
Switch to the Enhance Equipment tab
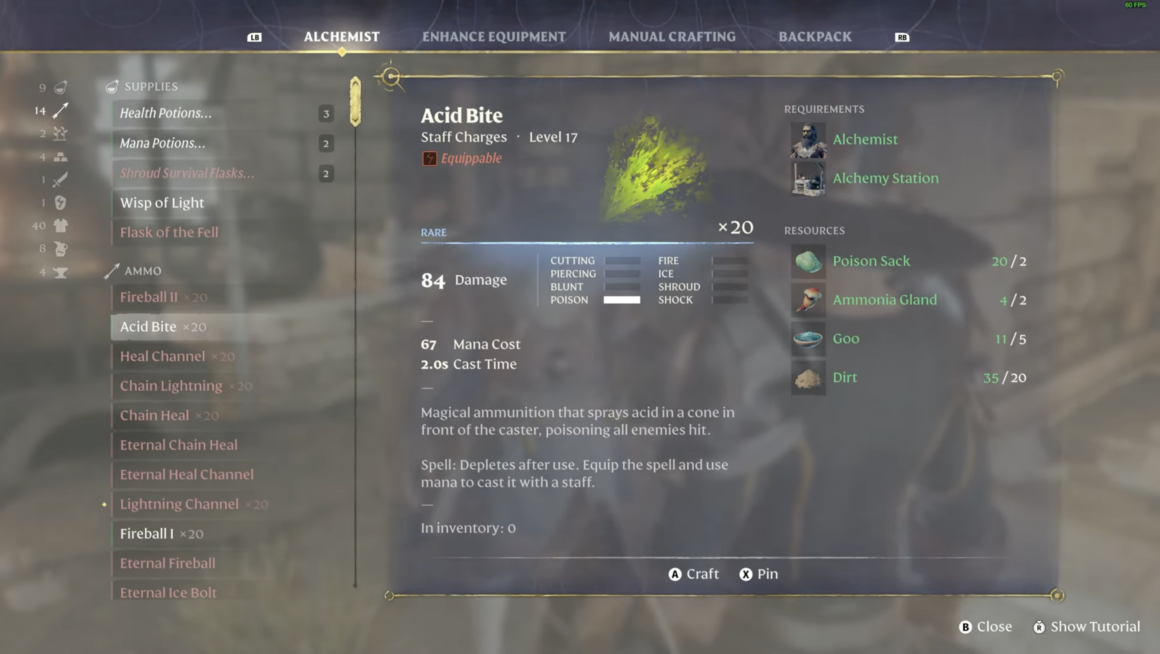493,37
